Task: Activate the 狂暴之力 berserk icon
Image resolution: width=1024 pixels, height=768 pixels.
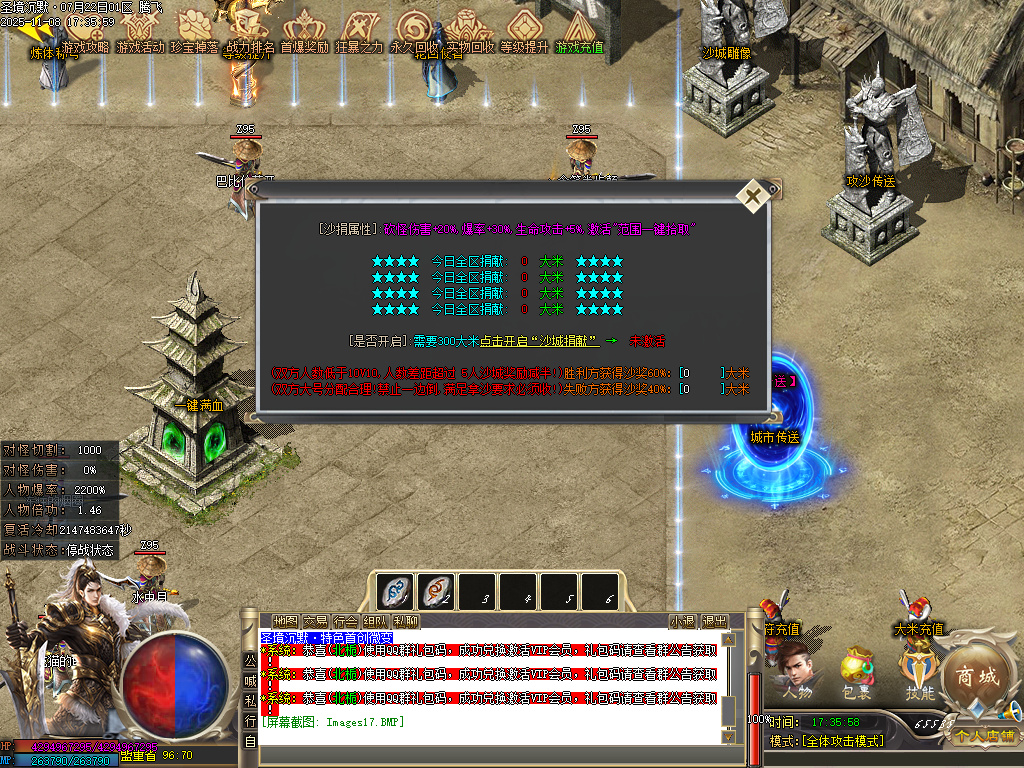Action: 359,33
